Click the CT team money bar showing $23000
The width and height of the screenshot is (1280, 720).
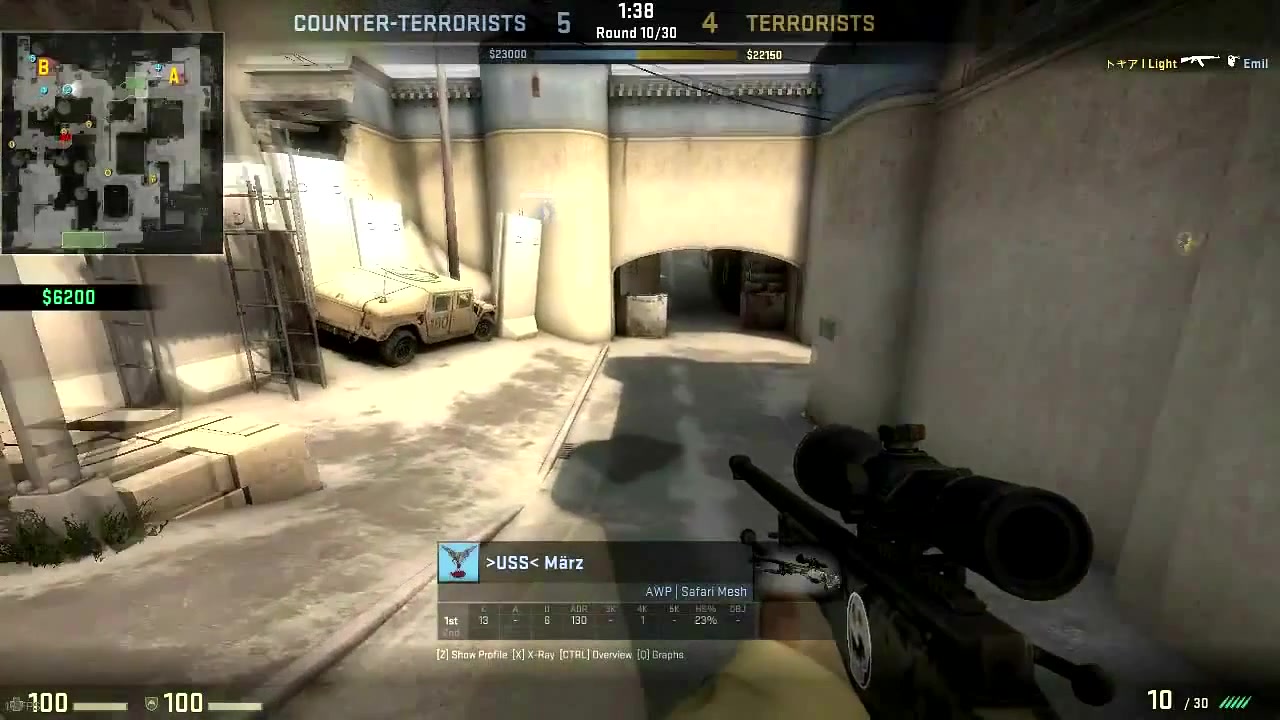[560, 54]
